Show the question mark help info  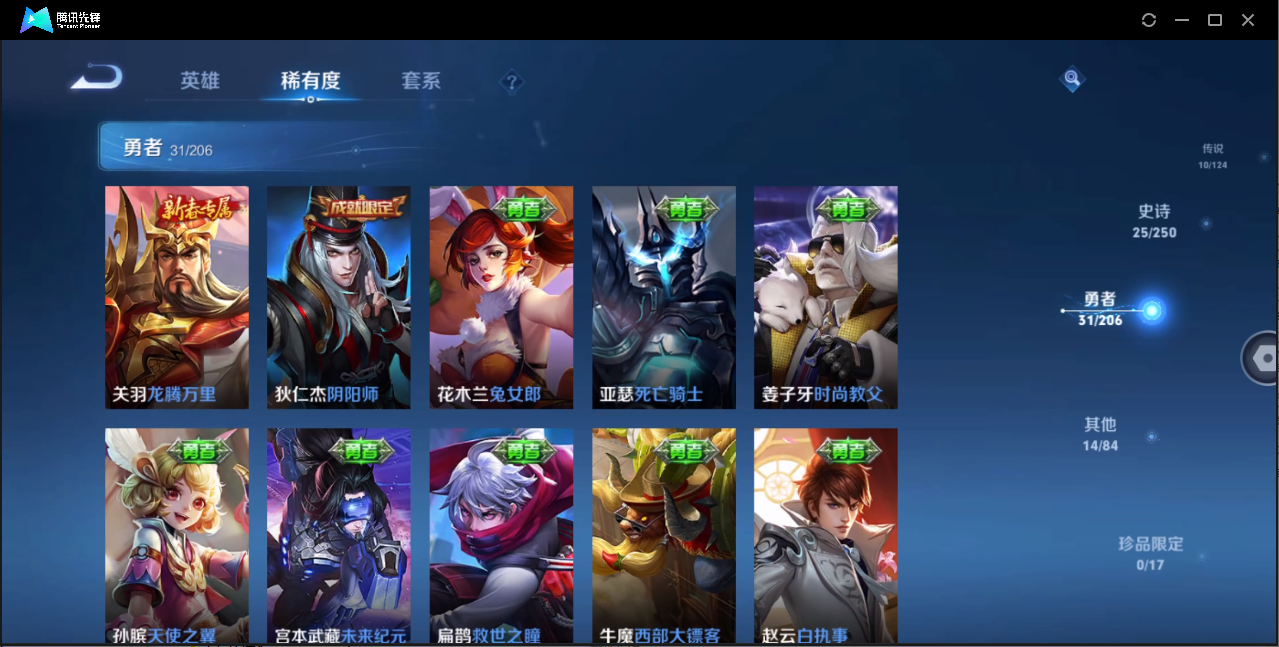point(511,82)
